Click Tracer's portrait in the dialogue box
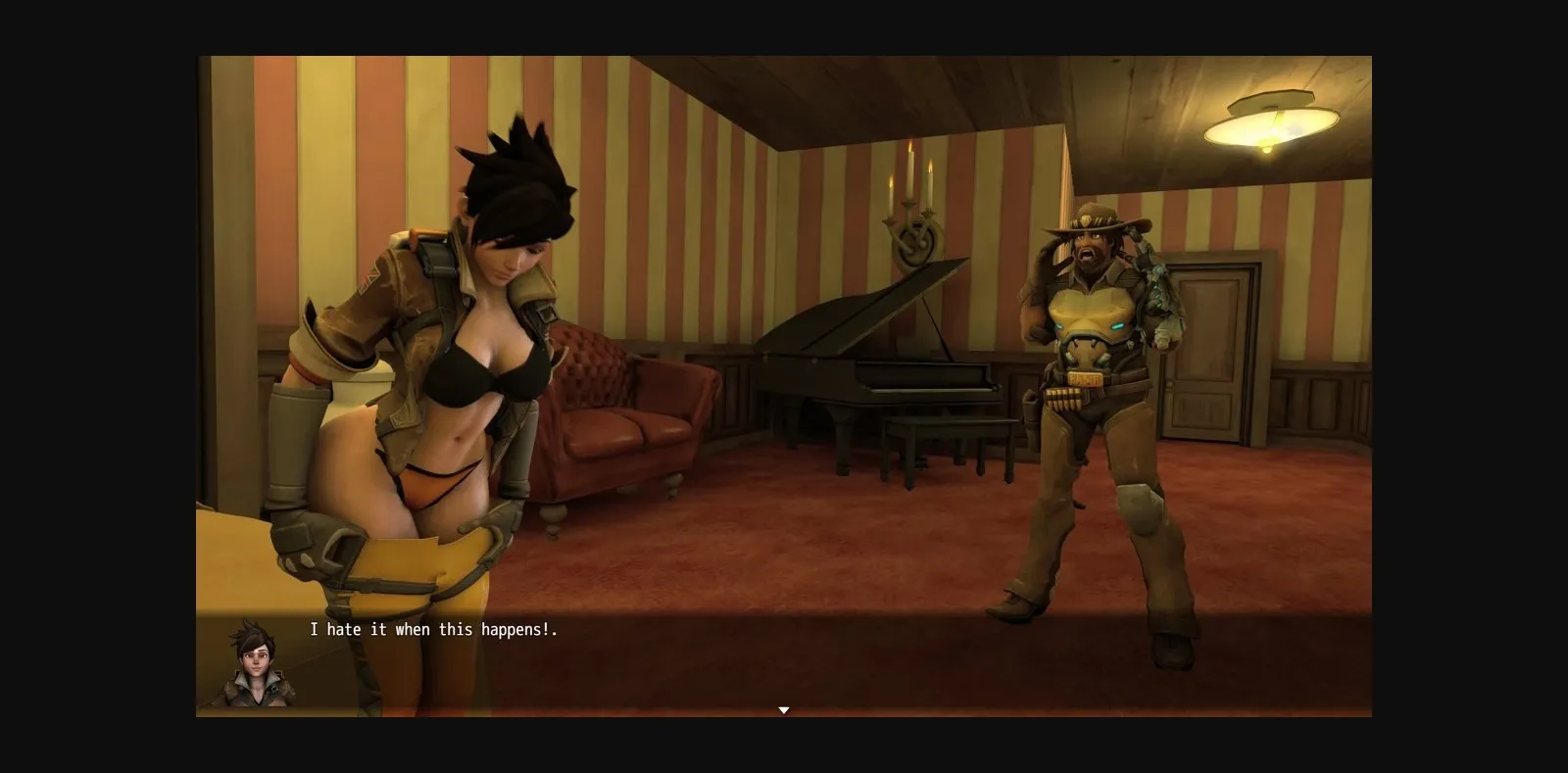 click(x=255, y=662)
